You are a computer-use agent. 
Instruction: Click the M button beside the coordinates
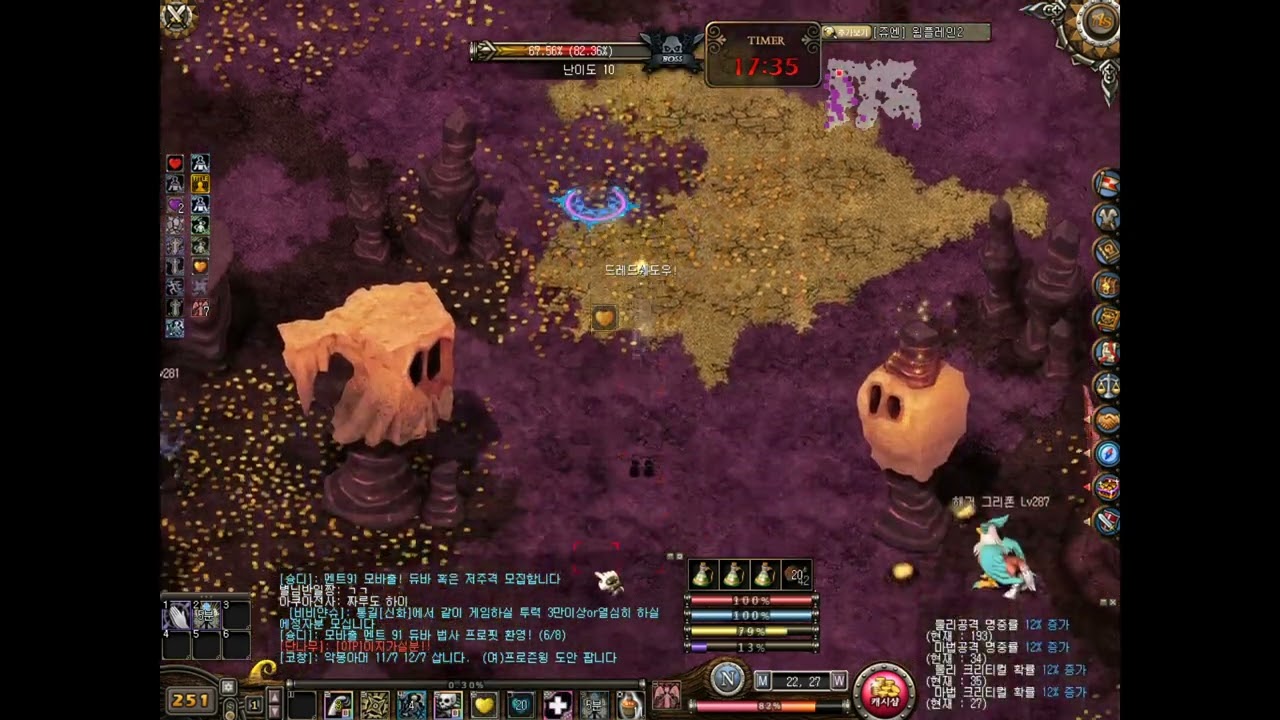click(x=762, y=681)
